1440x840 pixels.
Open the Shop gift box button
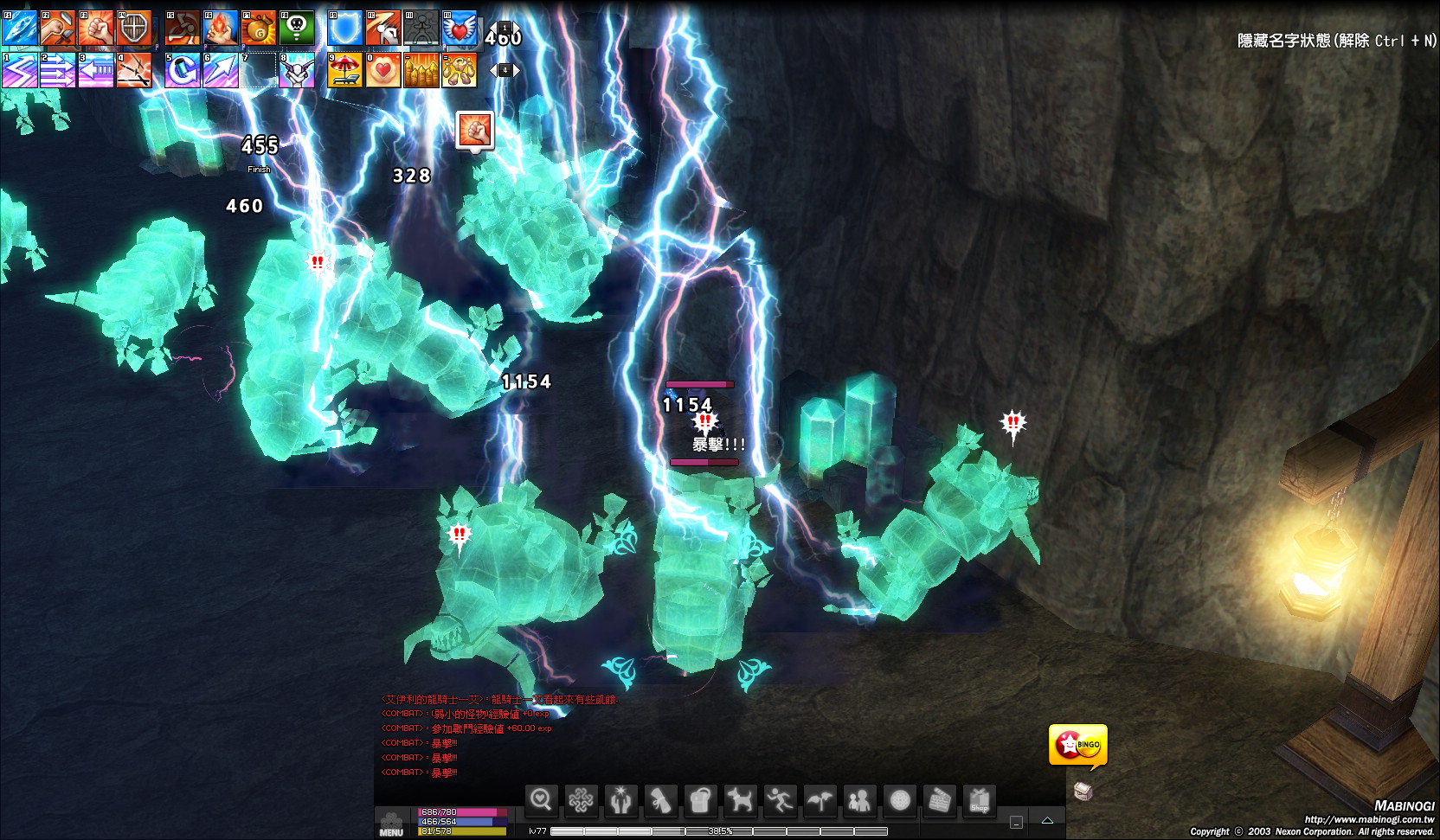(980, 800)
